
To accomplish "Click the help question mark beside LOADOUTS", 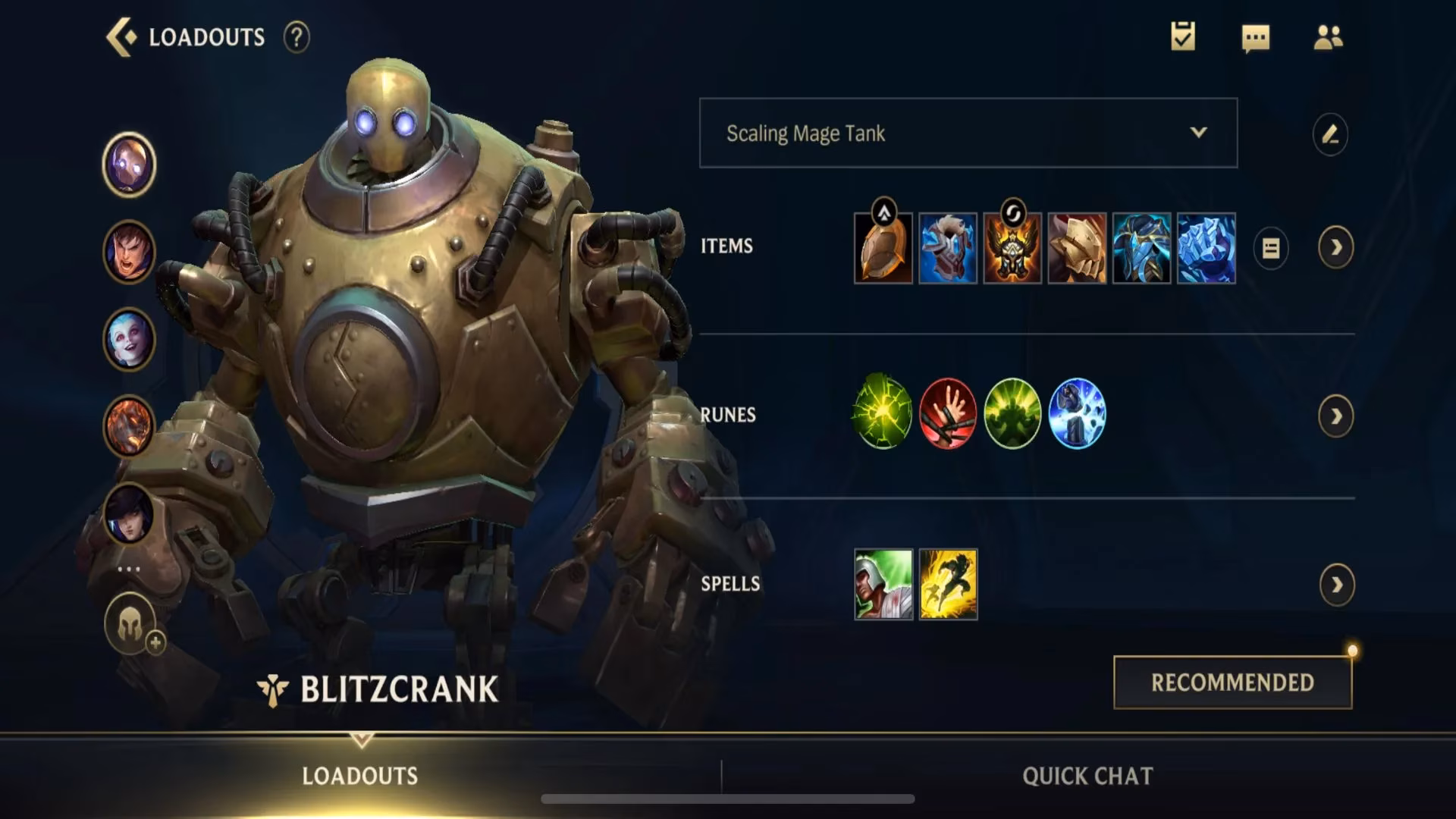I will pos(296,37).
